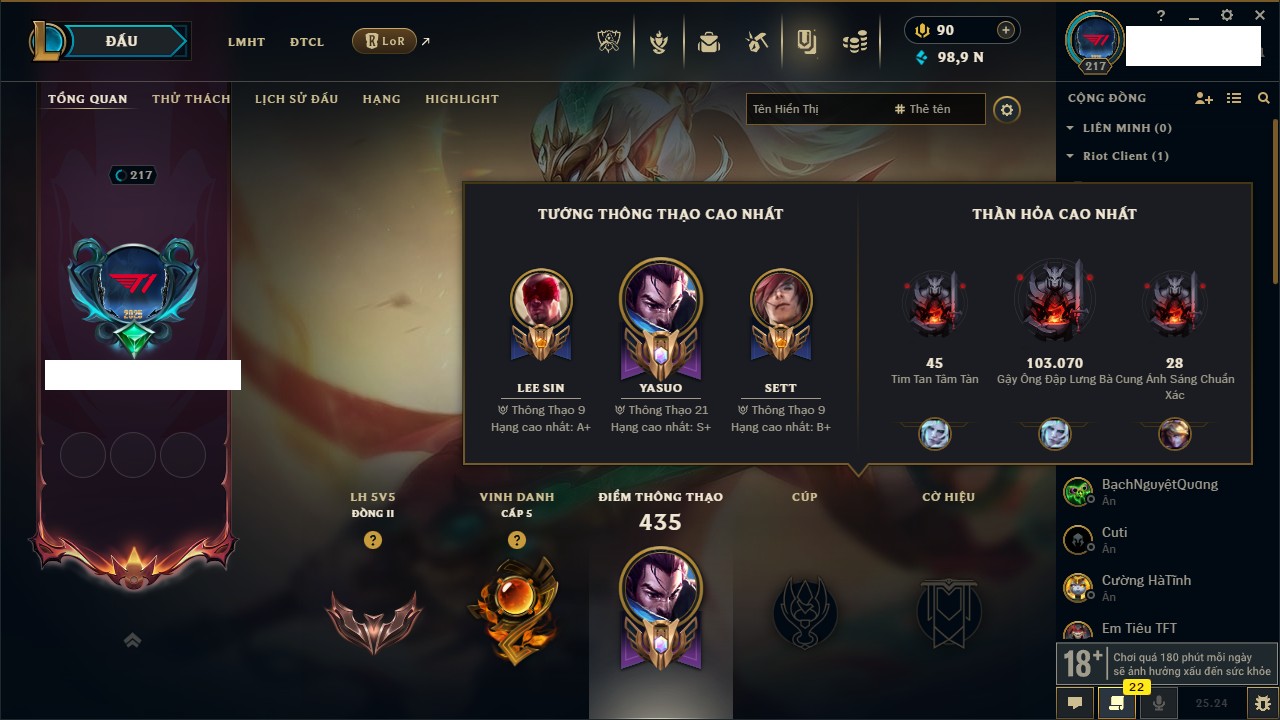1280x720 pixels.
Task: Click the add friend icon
Action: (x=1204, y=98)
